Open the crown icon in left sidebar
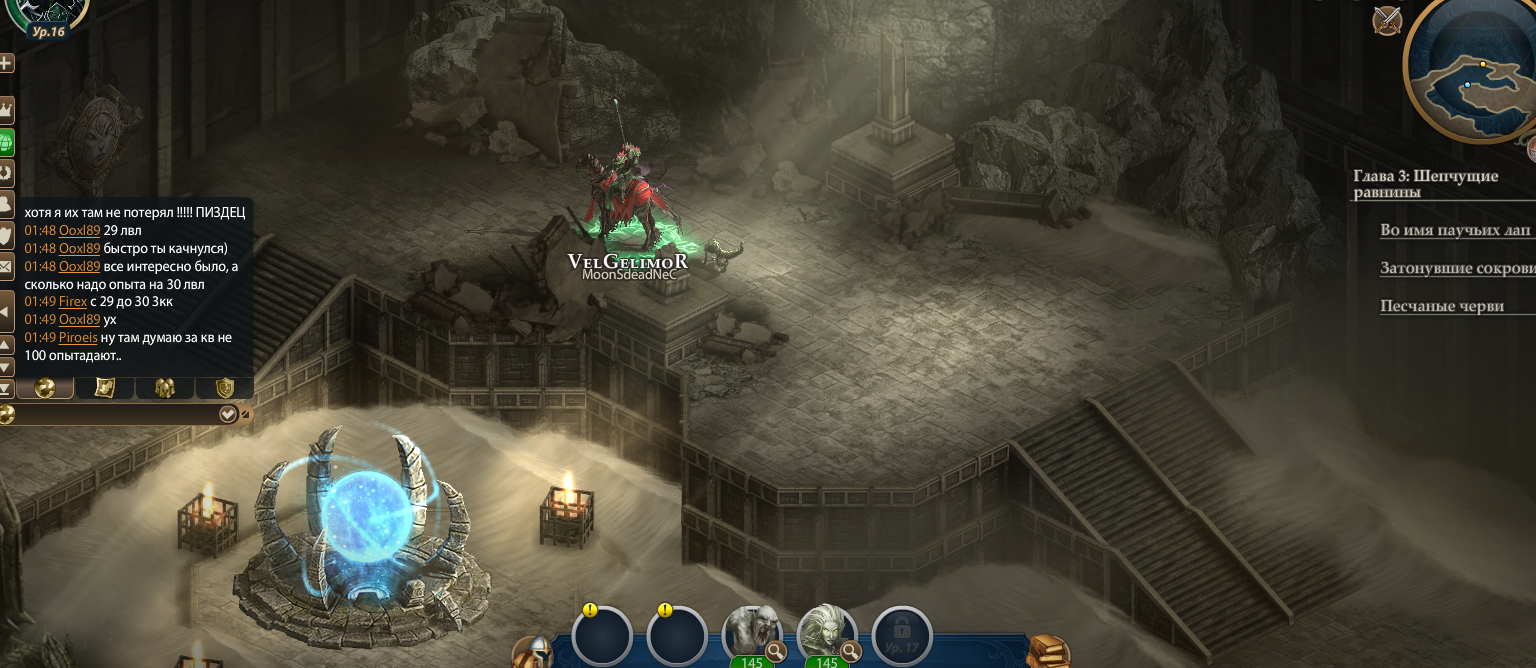This screenshot has width=1536, height=668. (x=6, y=108)
